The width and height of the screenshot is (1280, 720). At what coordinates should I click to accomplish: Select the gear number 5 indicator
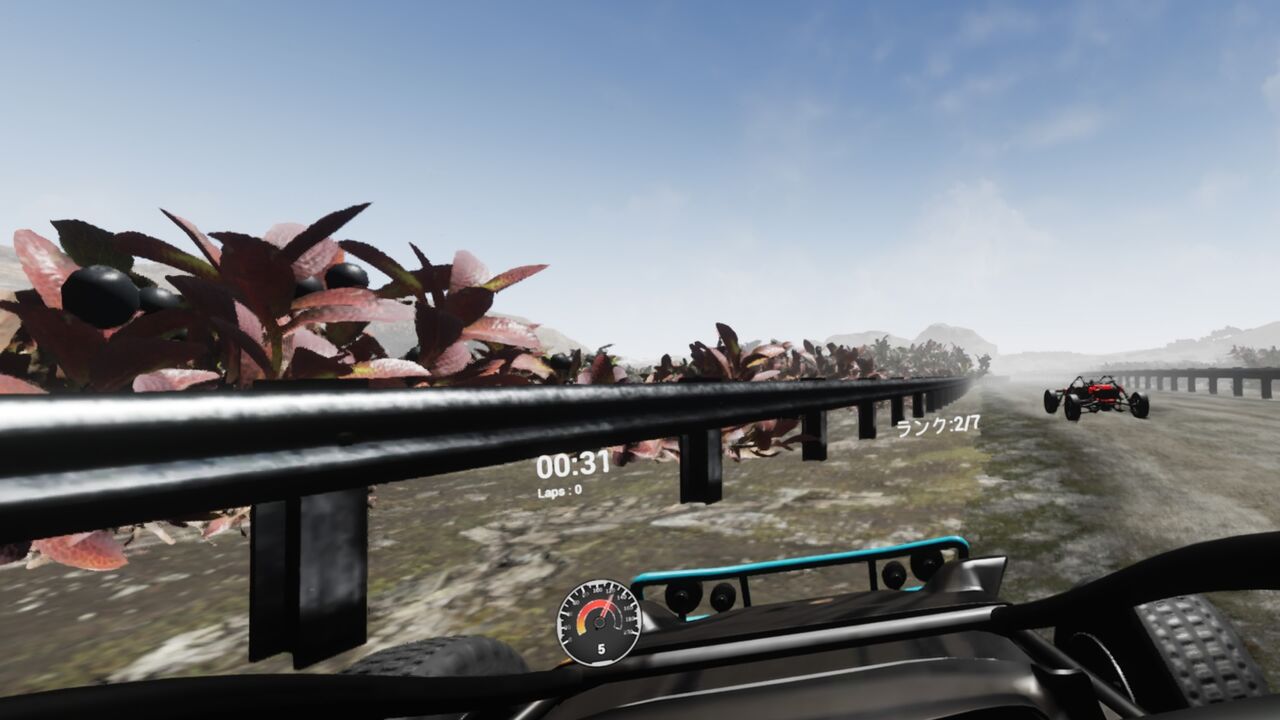[x=601, y=648]
